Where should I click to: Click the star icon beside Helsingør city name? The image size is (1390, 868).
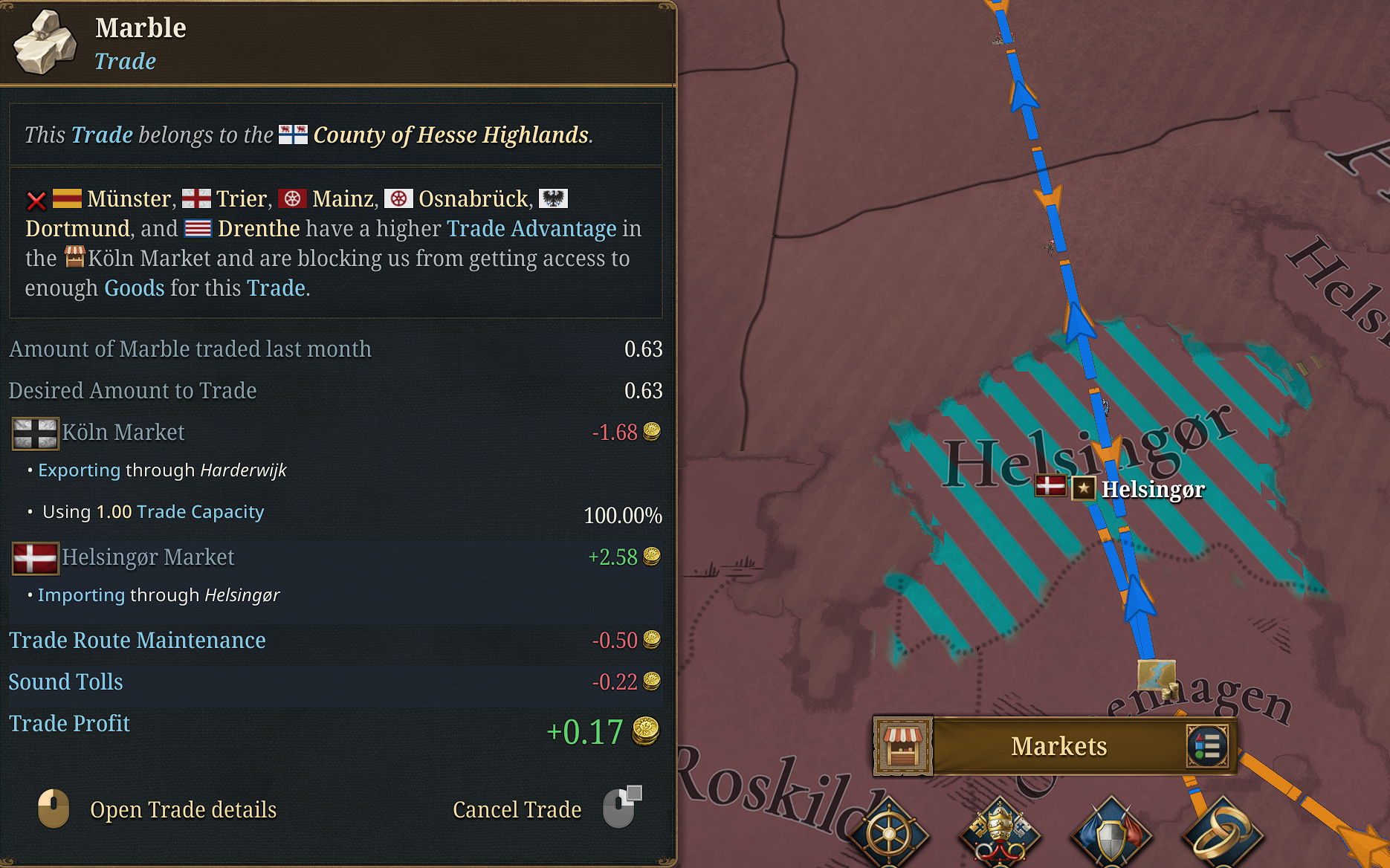coord(1084,489)
